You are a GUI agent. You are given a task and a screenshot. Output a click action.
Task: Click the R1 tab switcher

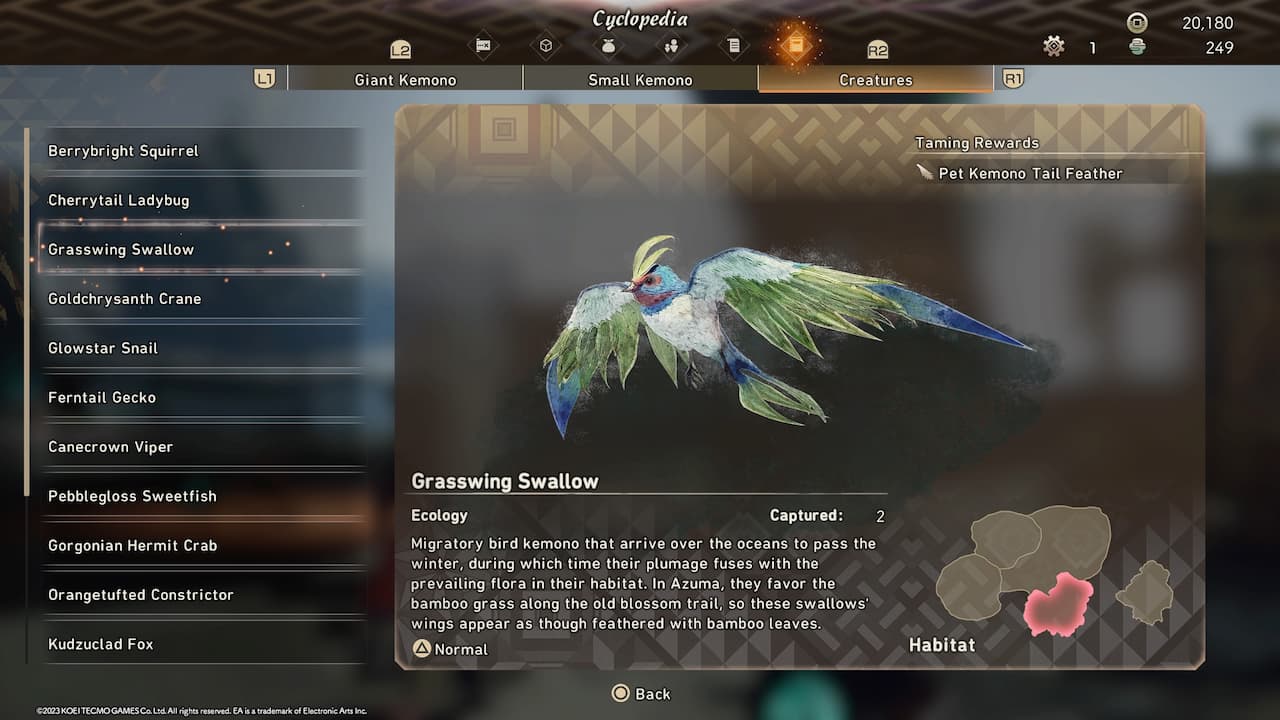[1015, 79]
